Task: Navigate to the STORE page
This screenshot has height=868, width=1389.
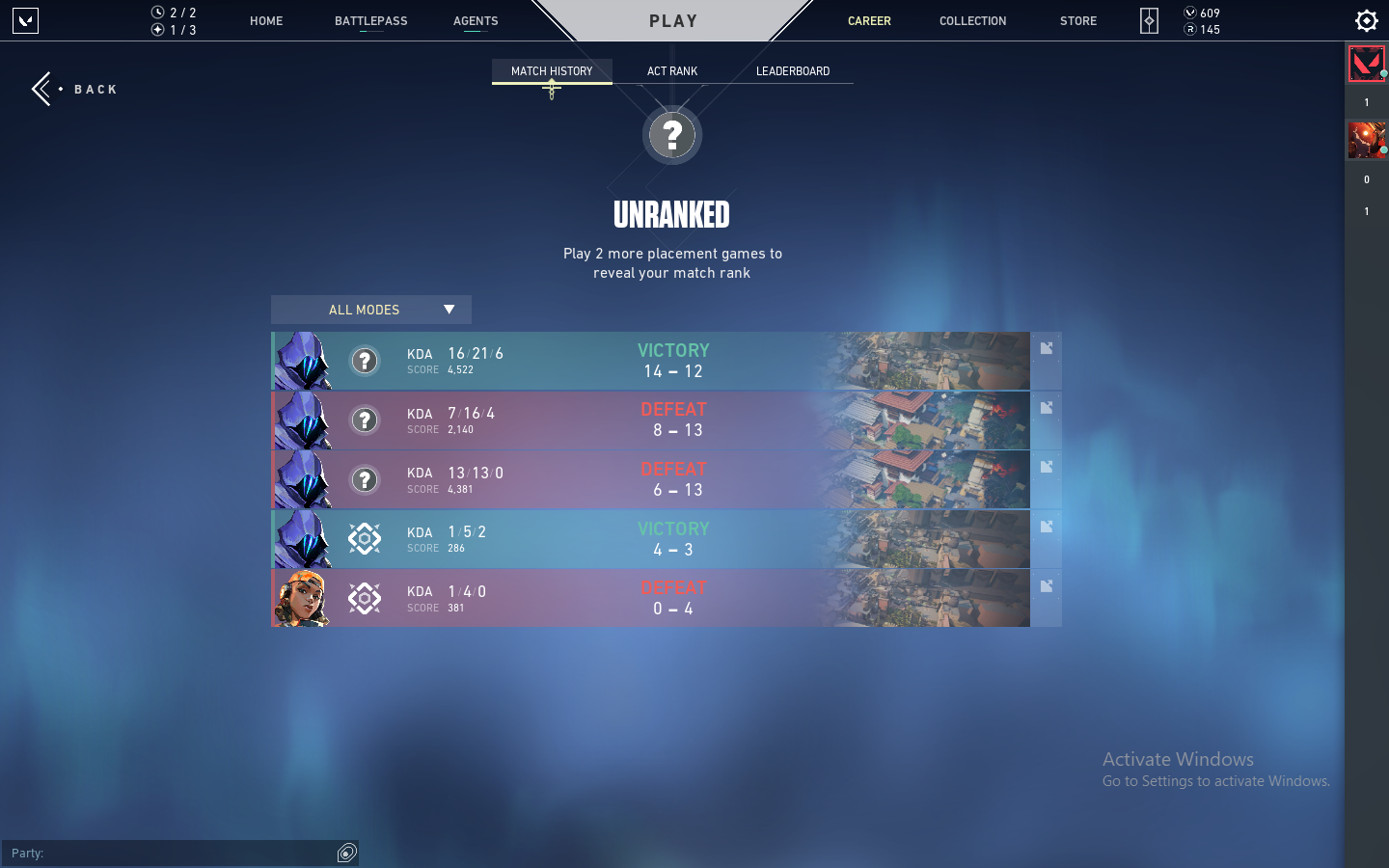Action: (1077, 20)
